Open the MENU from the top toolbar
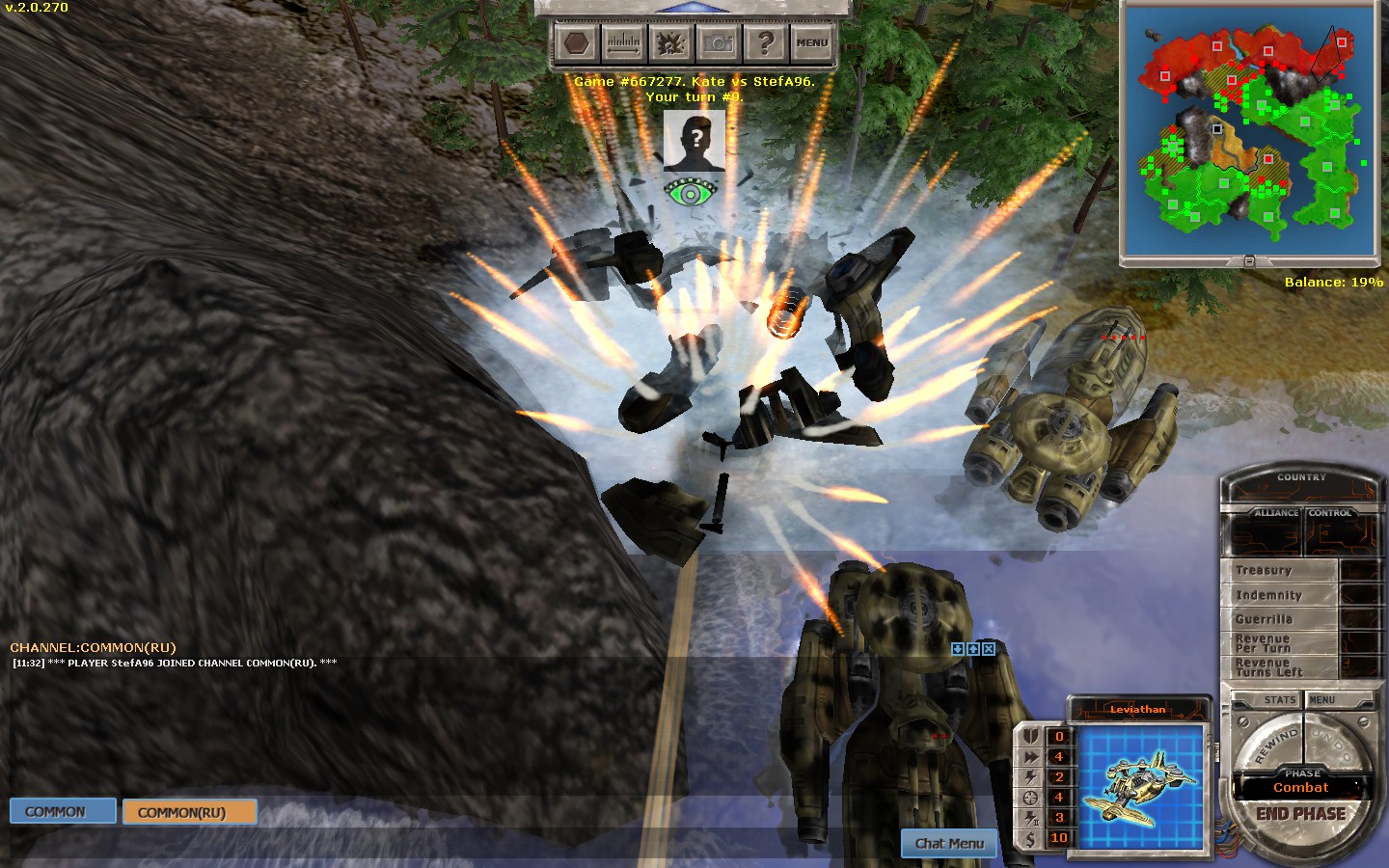 coord(811,43)
